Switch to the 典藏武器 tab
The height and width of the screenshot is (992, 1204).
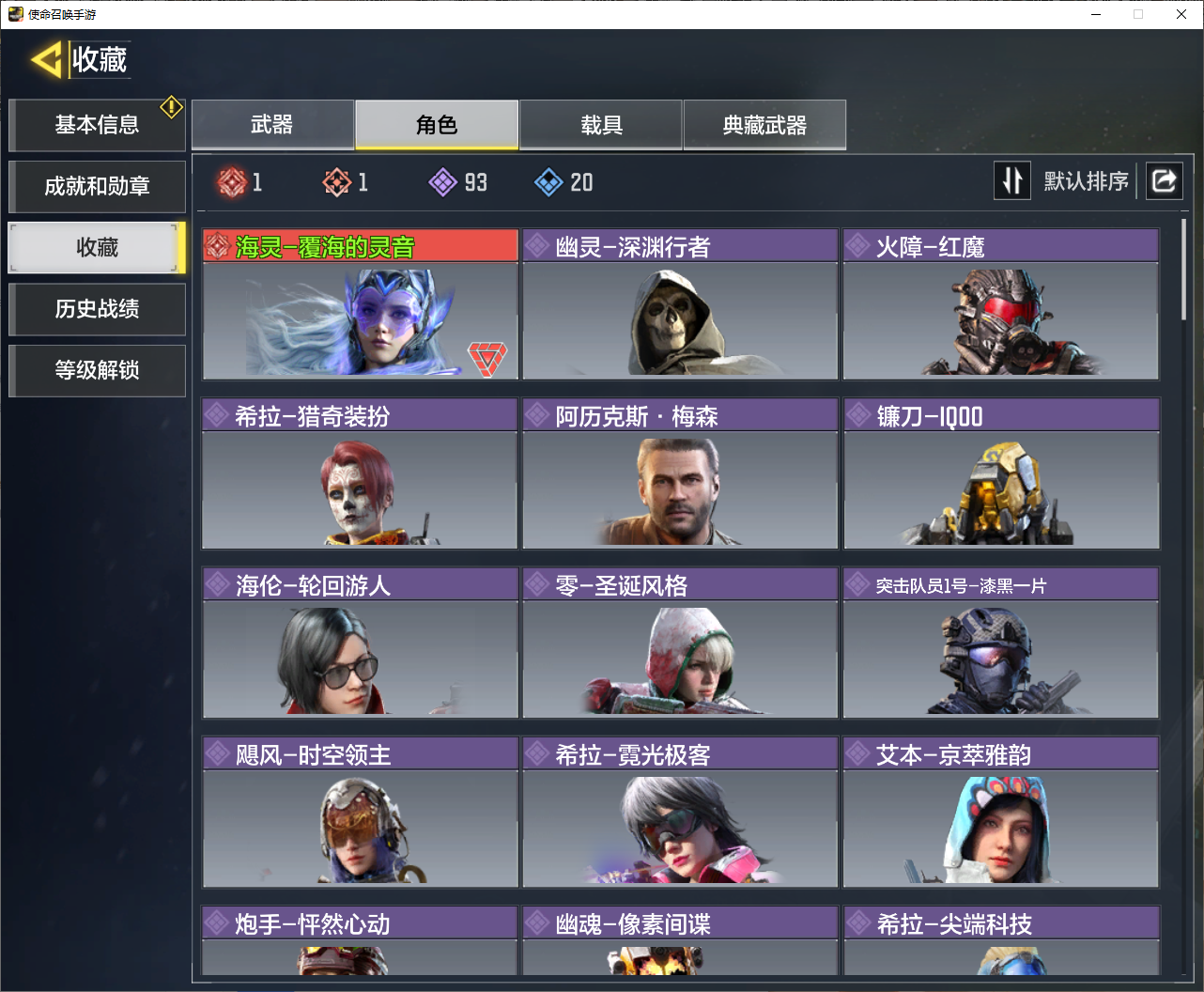[x=764, y=125]
